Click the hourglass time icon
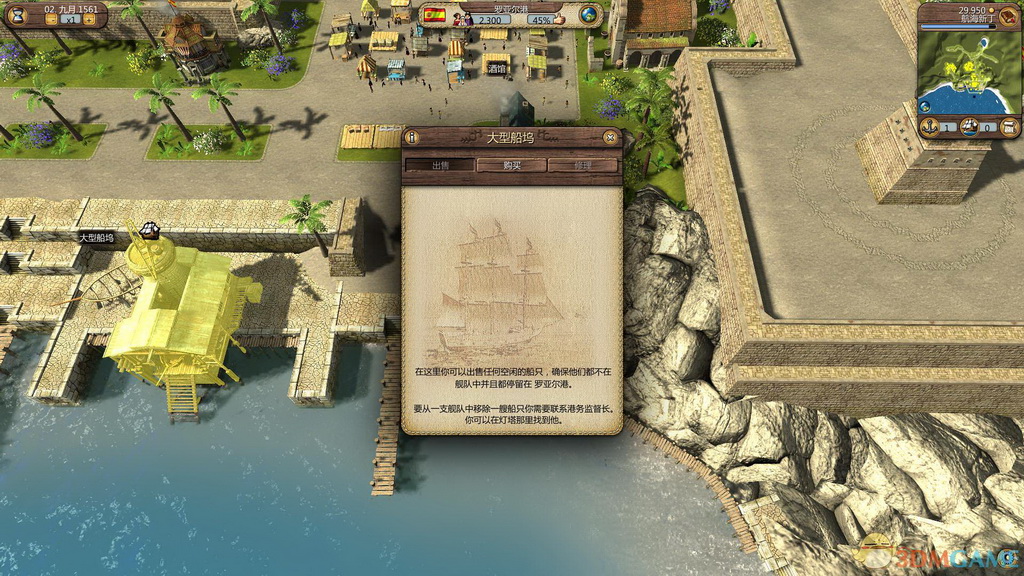Viewport: 1024px width, 576px height. point(18,14)
